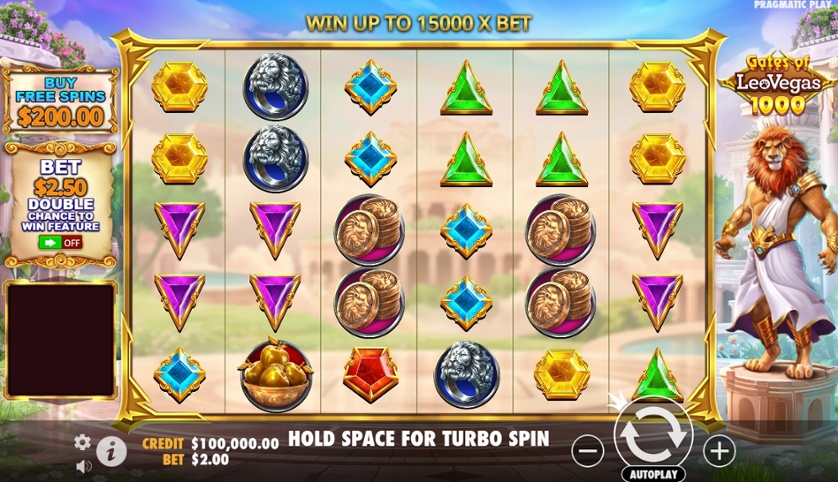
Task: Open the Autoplay options
Action: click(653, 473)
